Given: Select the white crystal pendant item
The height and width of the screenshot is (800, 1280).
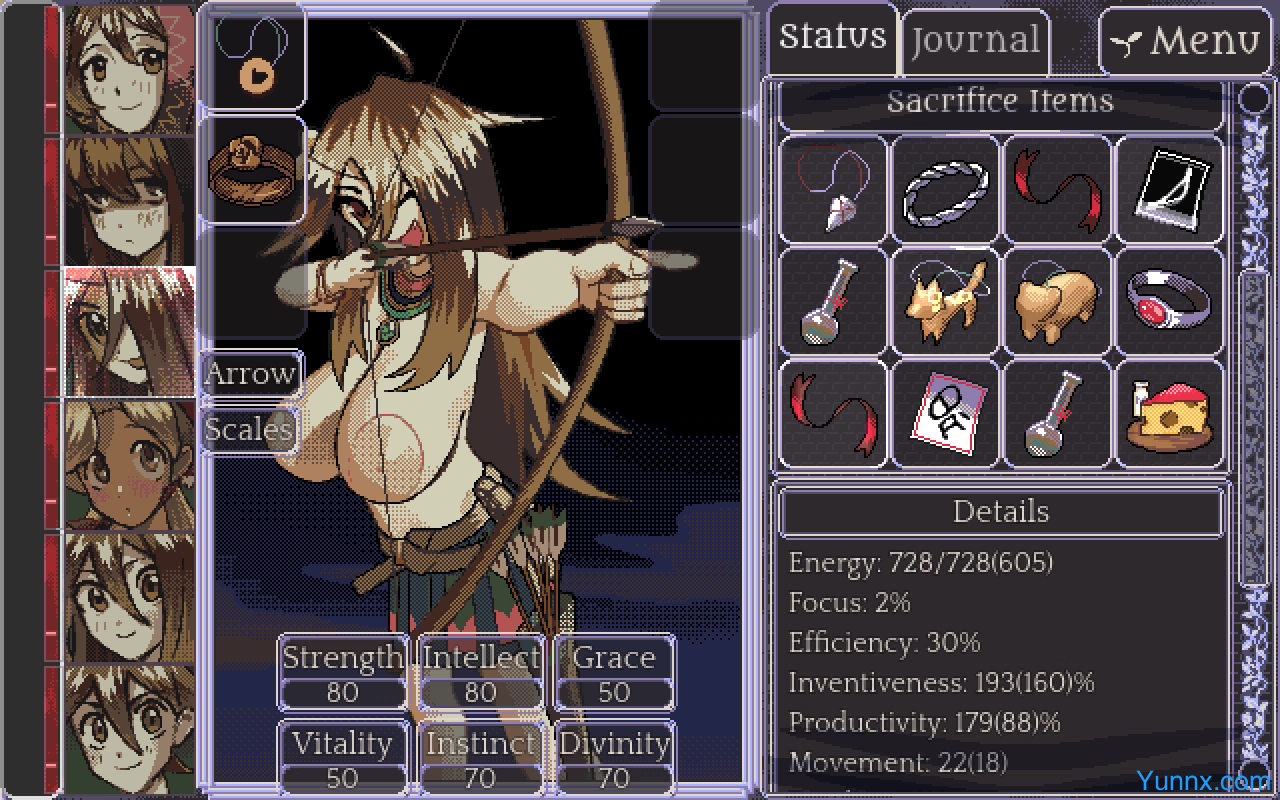Looking at the screenshot, I should point(833,191).
